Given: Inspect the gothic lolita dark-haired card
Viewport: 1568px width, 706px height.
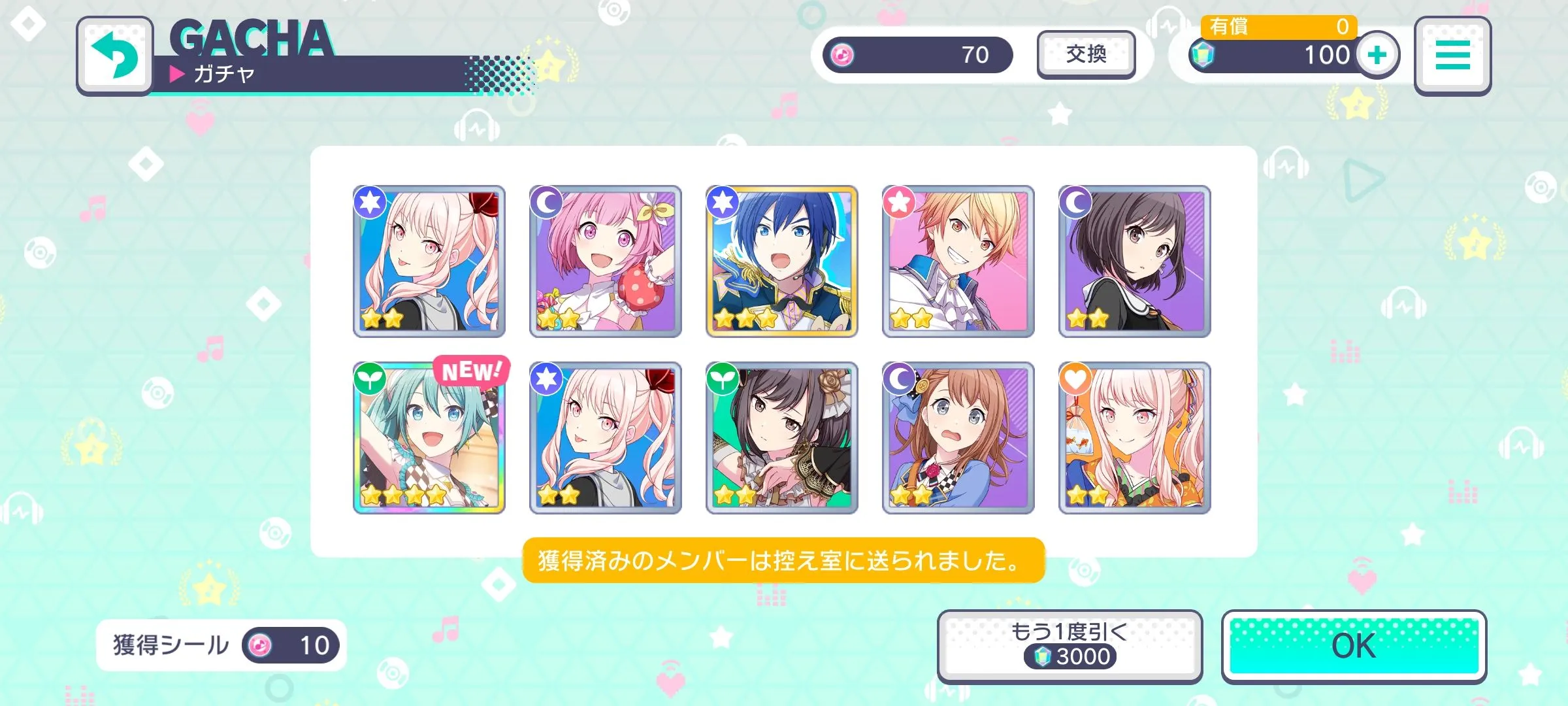Looking at the screenshot, I should pos(782,438).
